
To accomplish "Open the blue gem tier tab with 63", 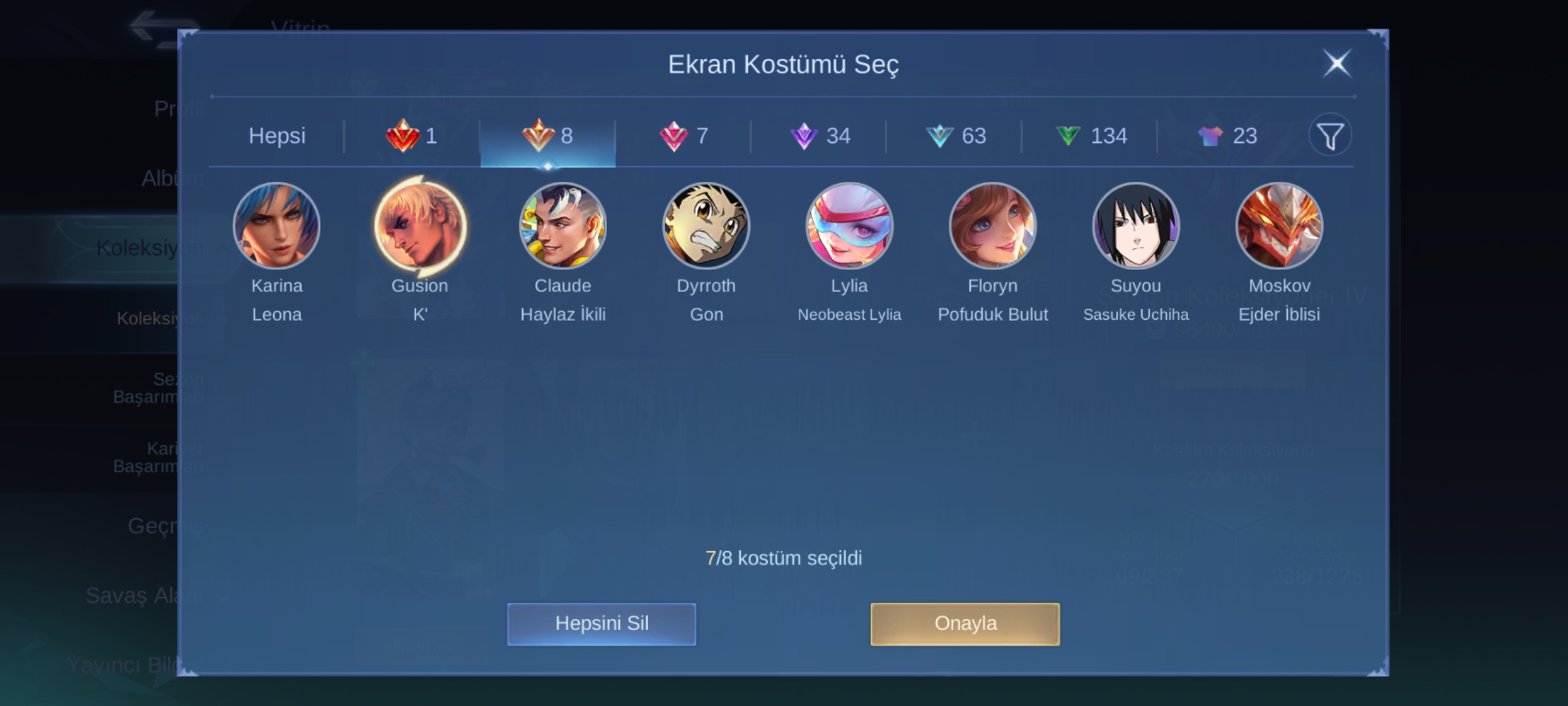I will coord(955,136).
